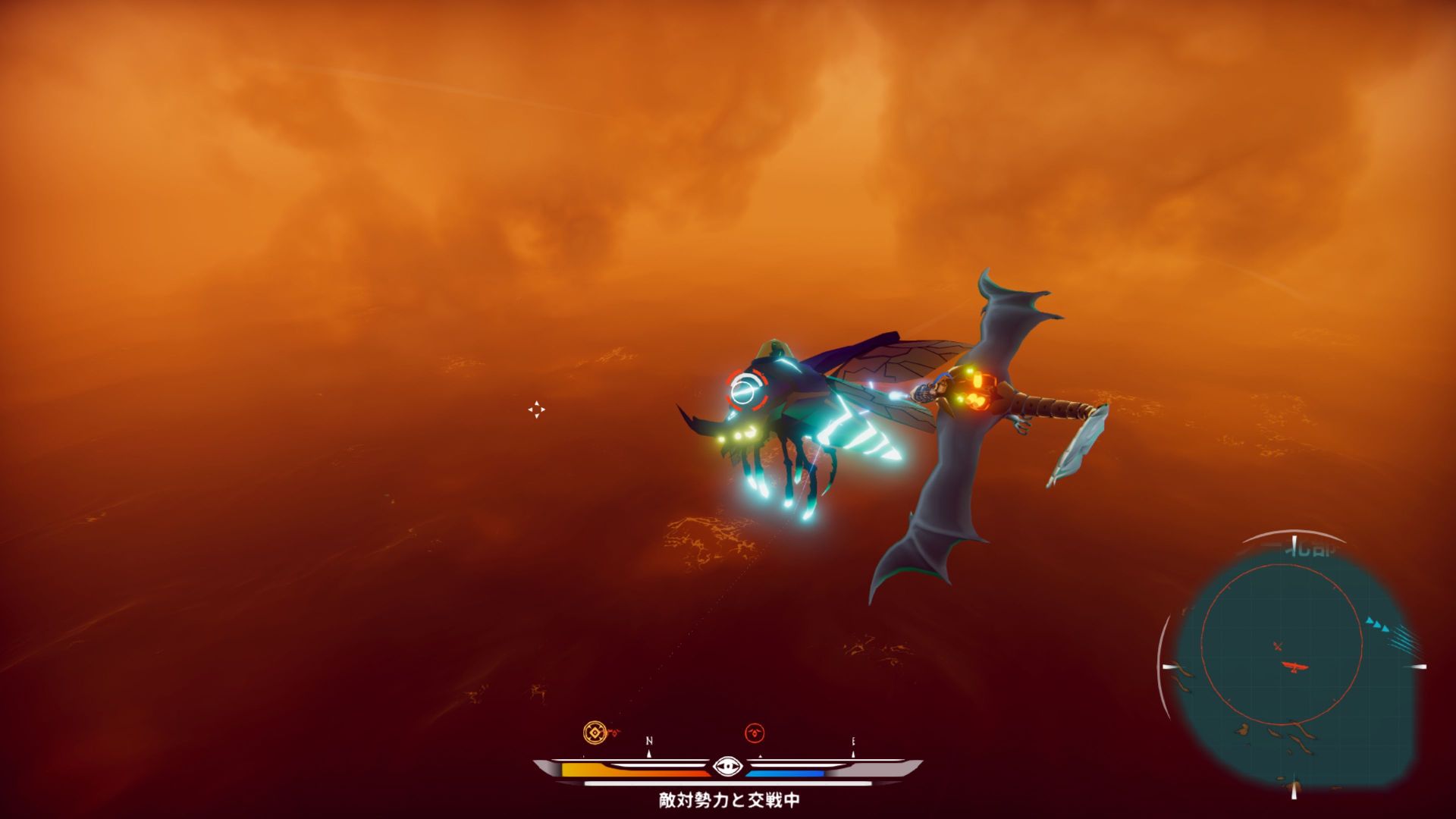Select the orange objective marker on the compass

tap(595, 733)
